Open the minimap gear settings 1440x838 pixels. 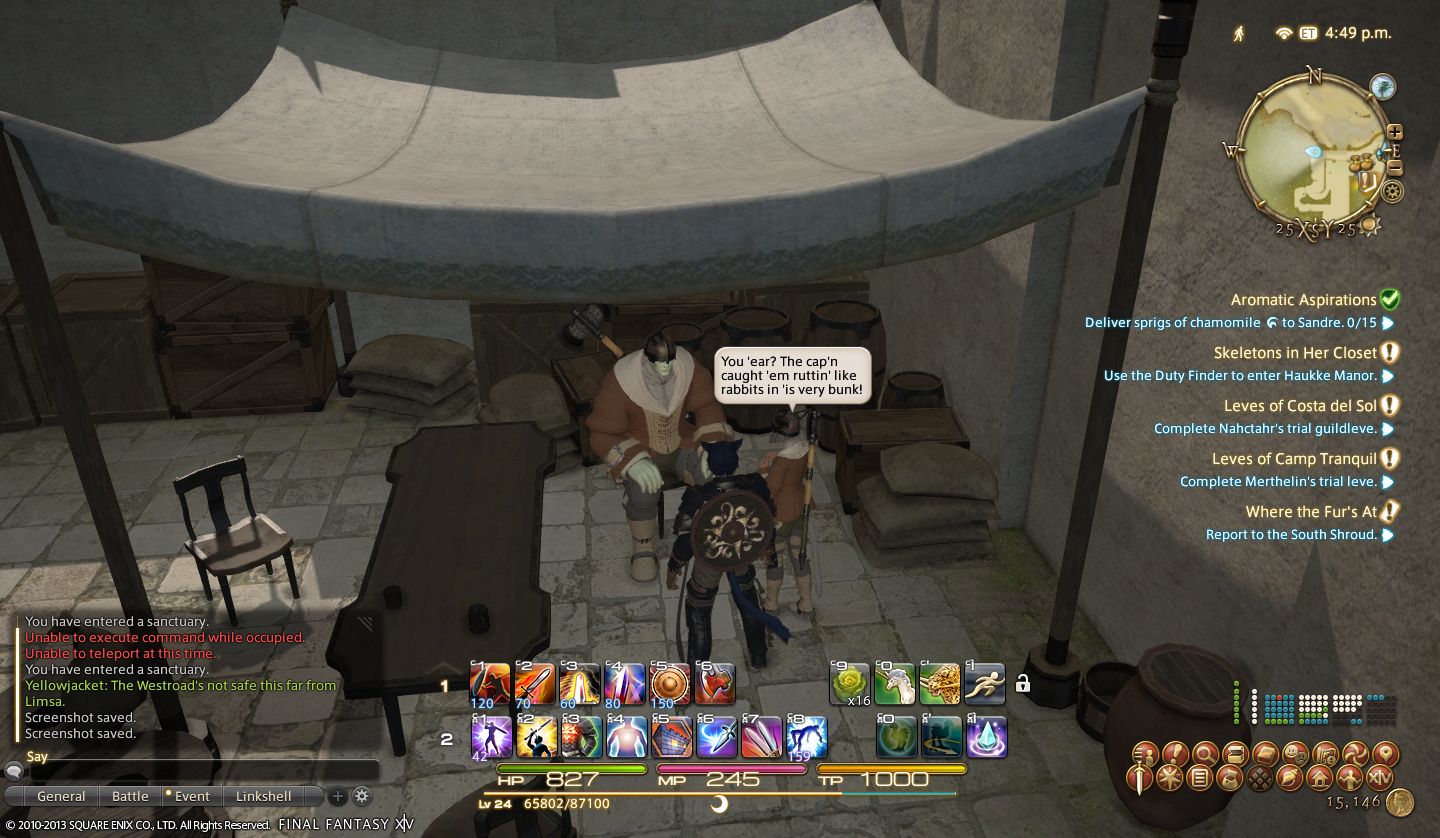pyautogui.click(x=1391, y=191)
